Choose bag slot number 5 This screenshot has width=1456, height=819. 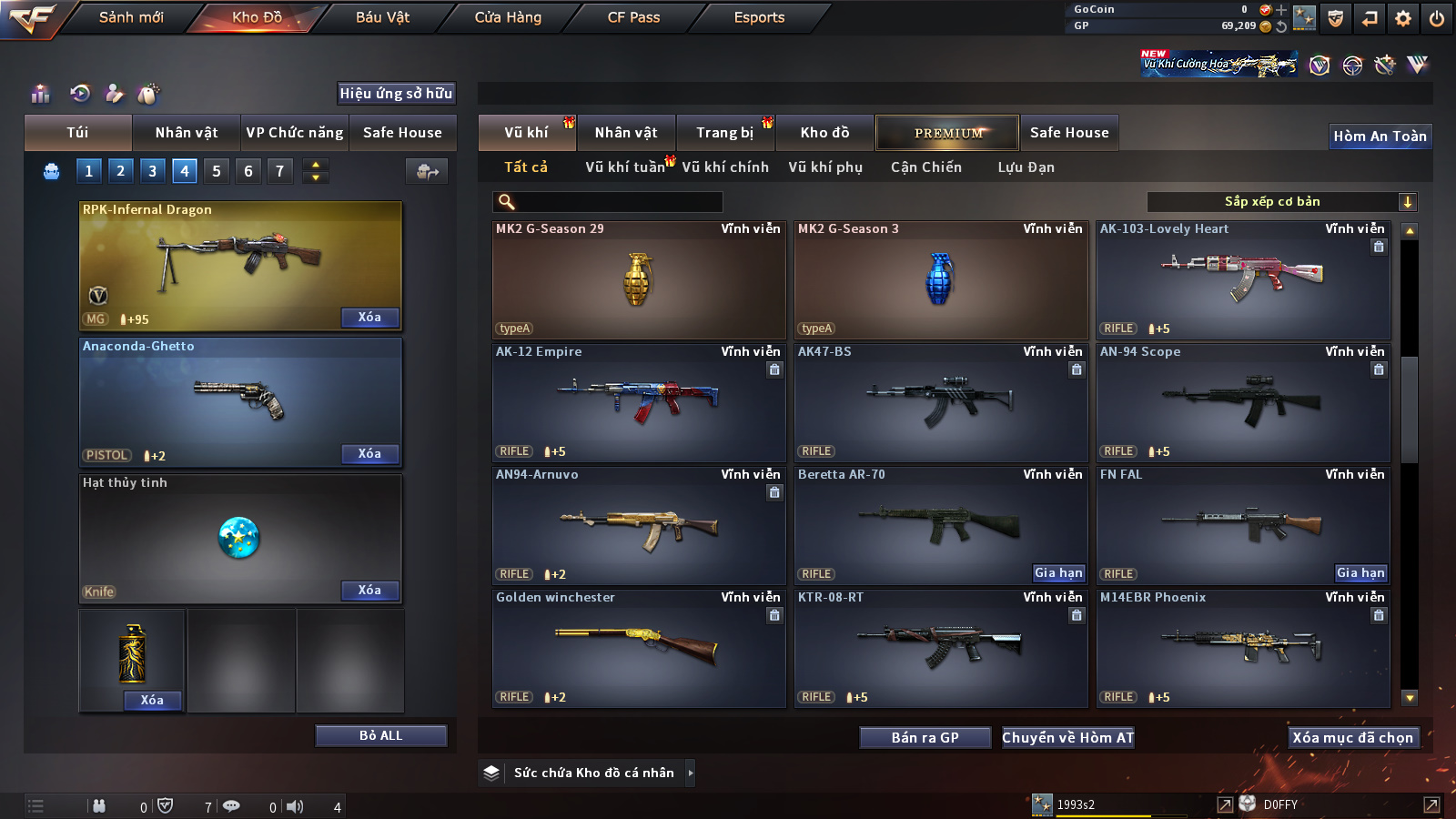[217, 171]
